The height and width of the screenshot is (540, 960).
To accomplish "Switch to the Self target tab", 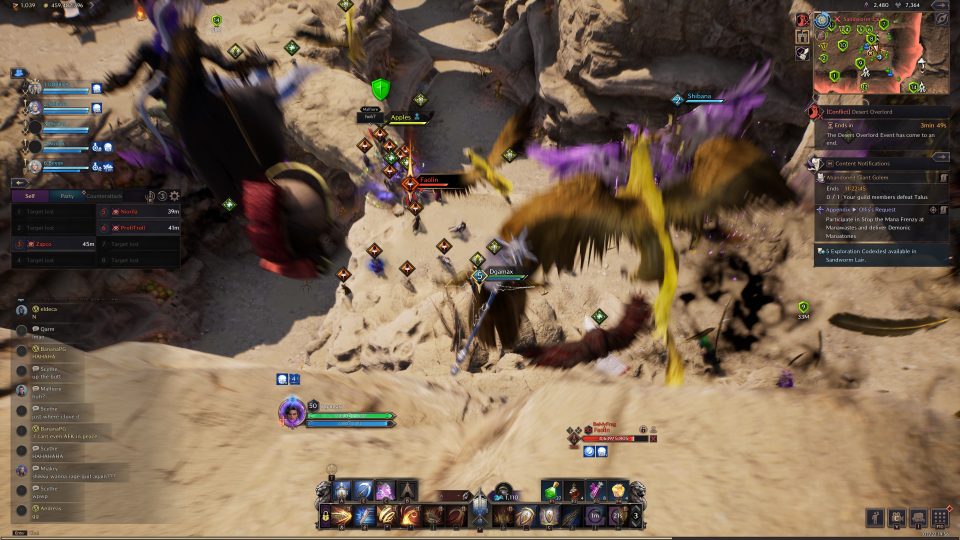I will coord(31,196).
